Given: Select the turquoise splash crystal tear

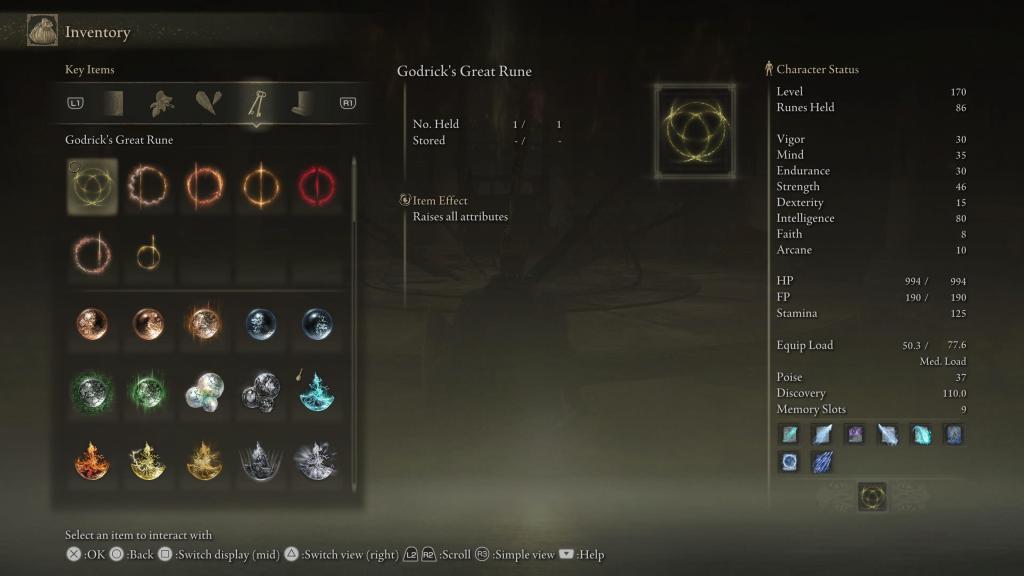Looking at the screenshot, I should pyautogui.click(x=316, y=392).
